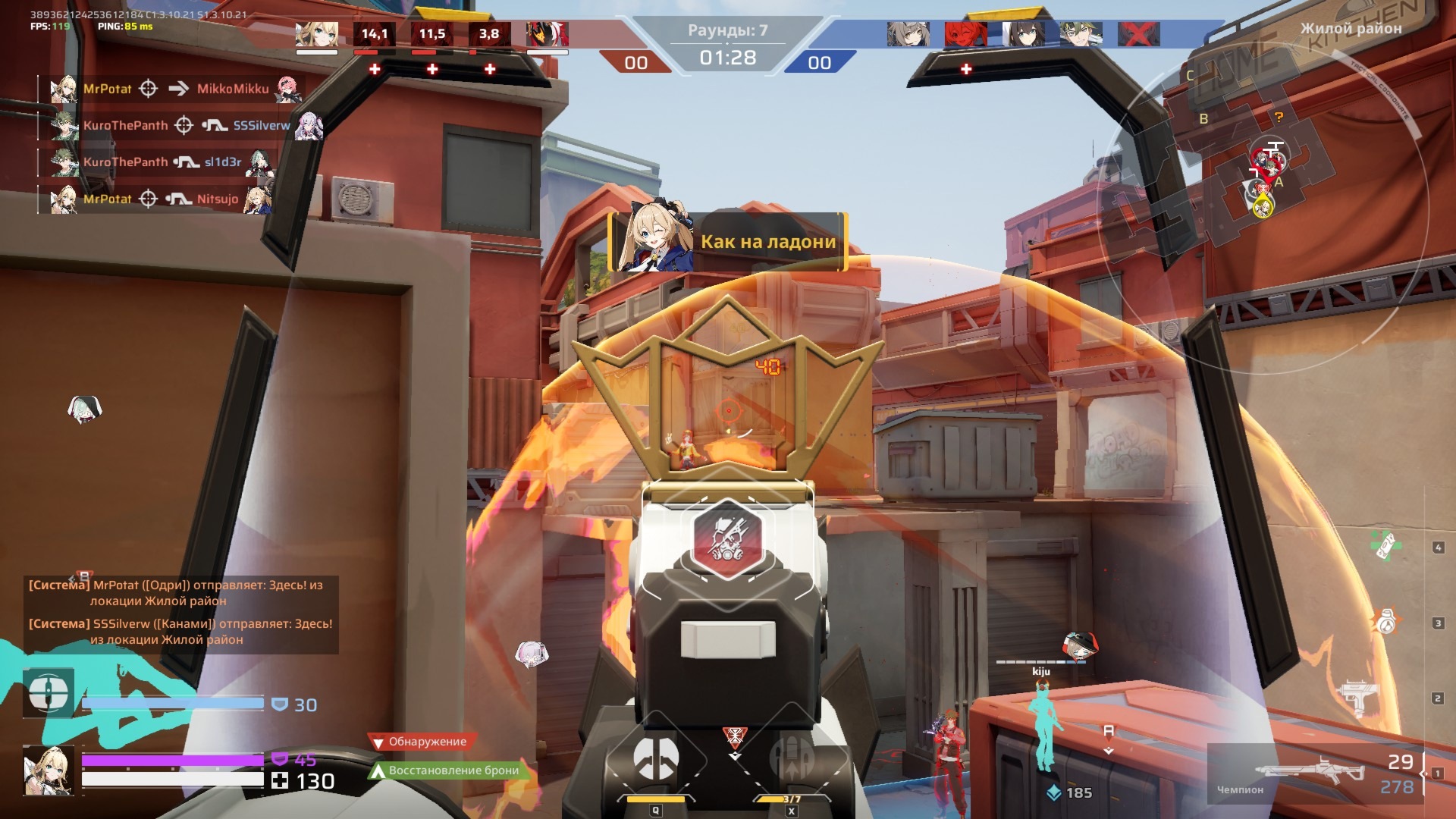Activate the Q skill icon
The height and width of the screenshot is (819, 1456).
656,760
